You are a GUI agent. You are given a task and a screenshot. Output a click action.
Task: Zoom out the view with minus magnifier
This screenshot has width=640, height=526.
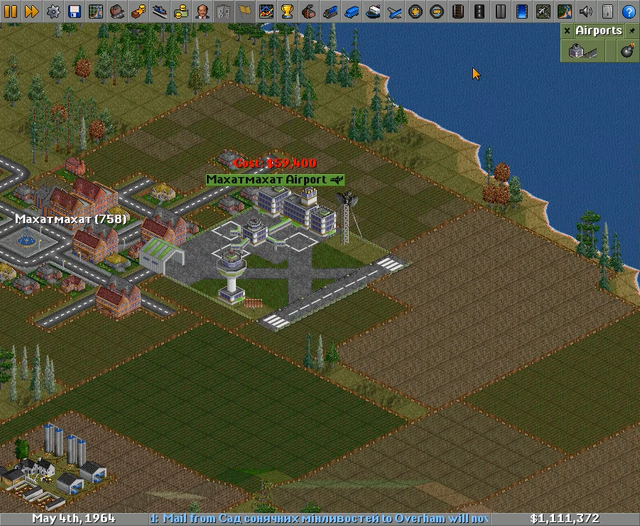(437, 11)
